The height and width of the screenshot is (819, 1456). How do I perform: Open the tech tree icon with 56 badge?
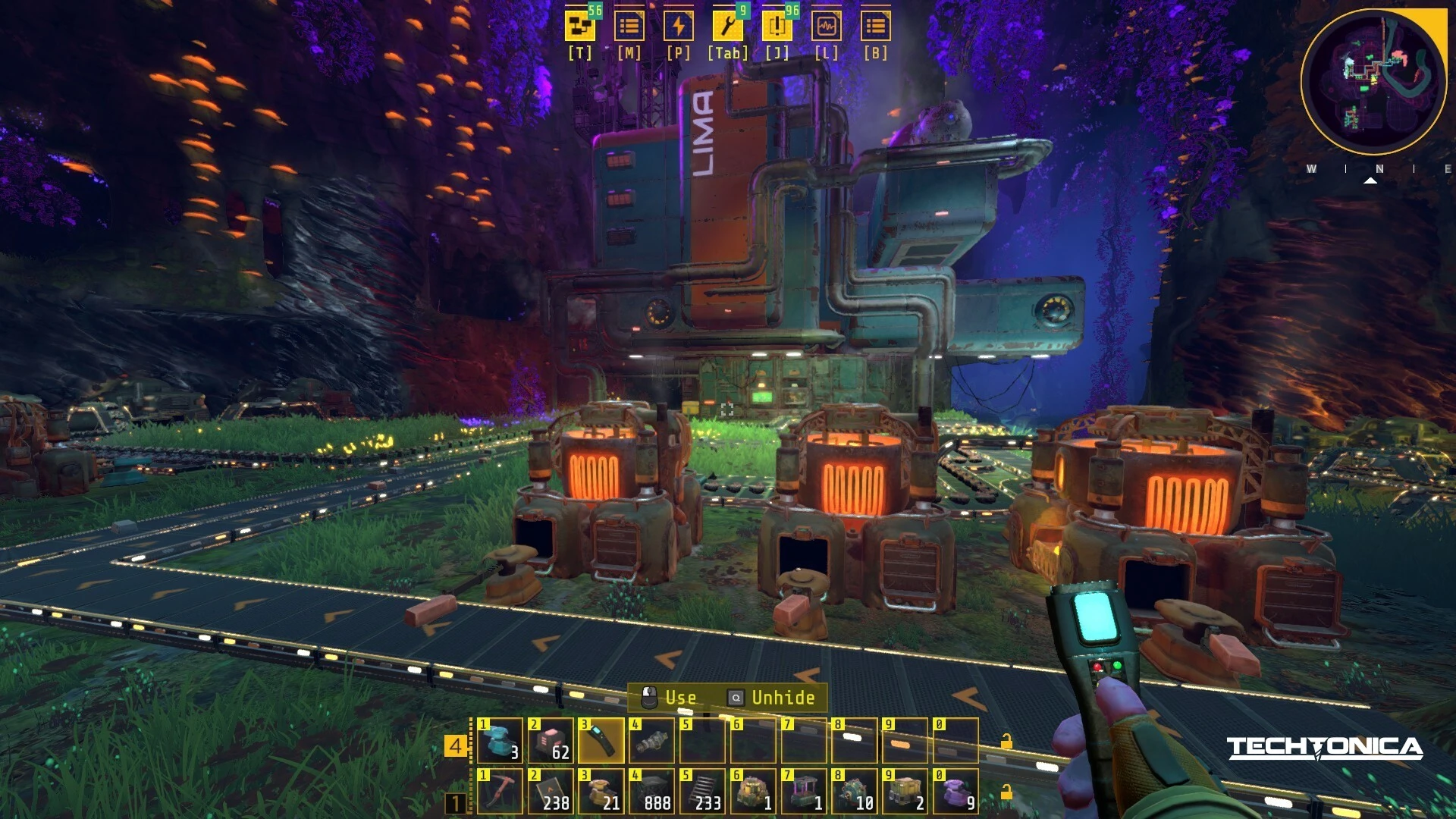click(x=579, y=27)
